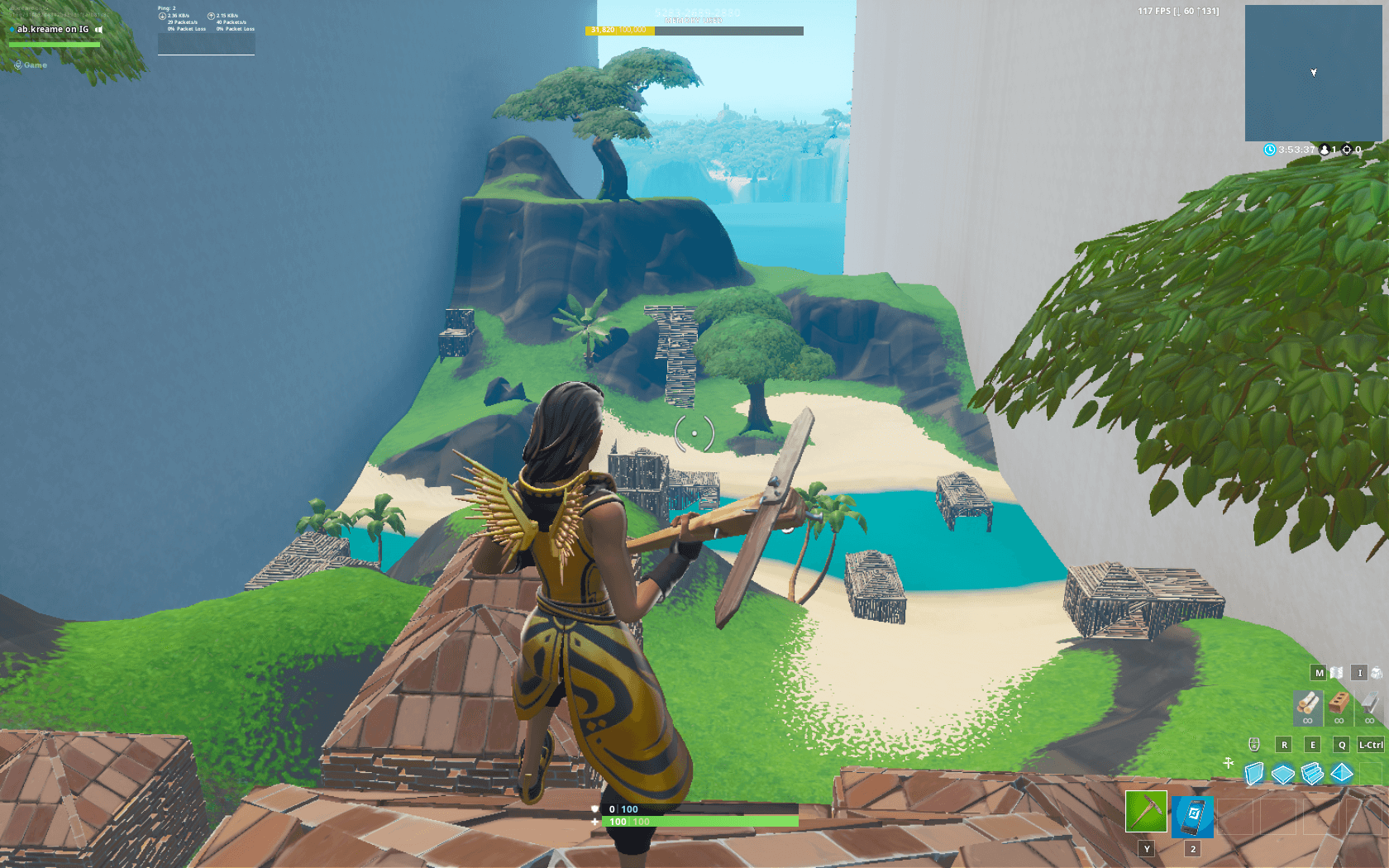This screenshot has height=868, width=1389.
Task: Choose the flat floor build piece
Action: 1283,775
